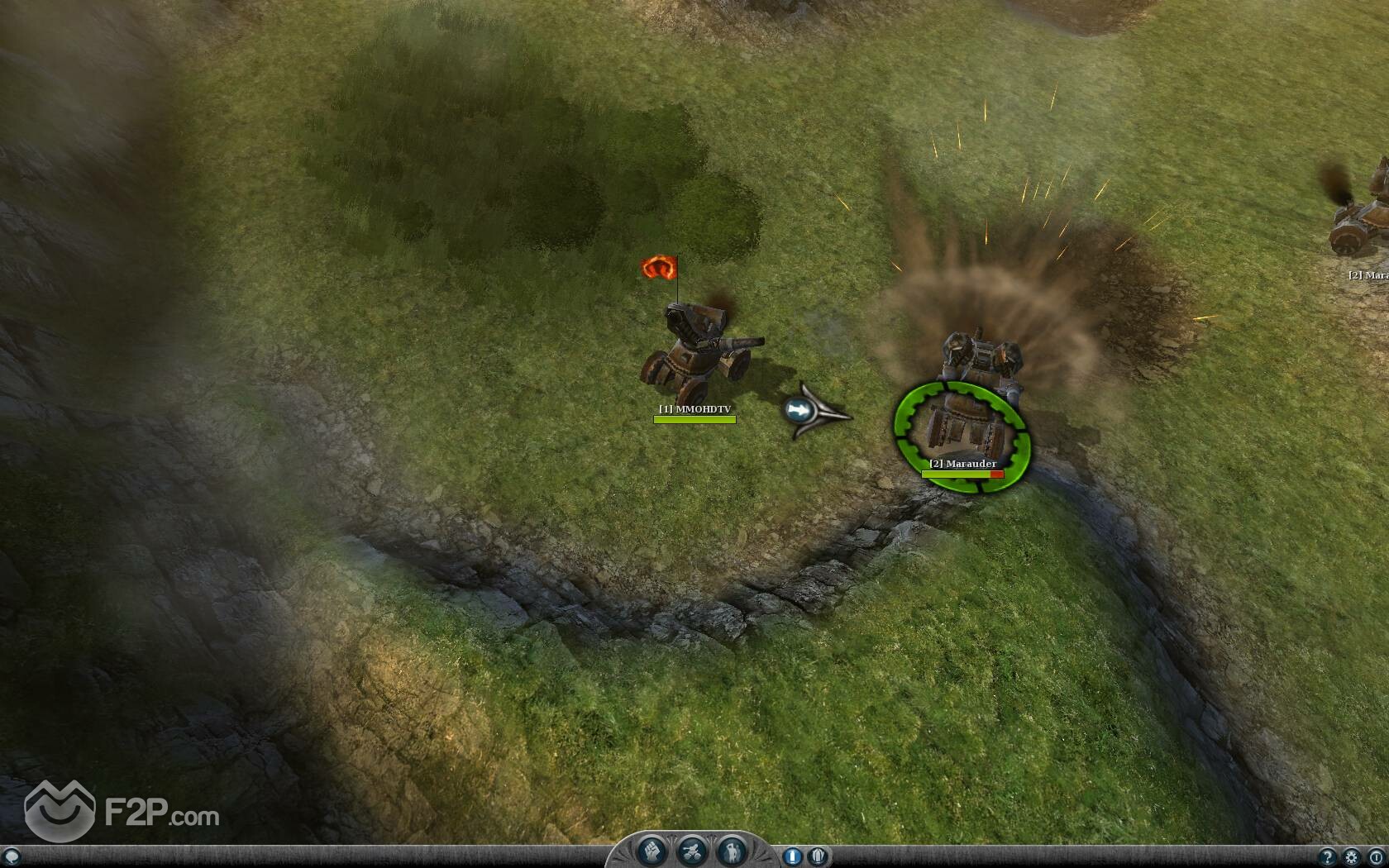1389x868 pixels.
Task: Click the raised fist icon button
Action: pyautogui.click(x=651, y=851)
